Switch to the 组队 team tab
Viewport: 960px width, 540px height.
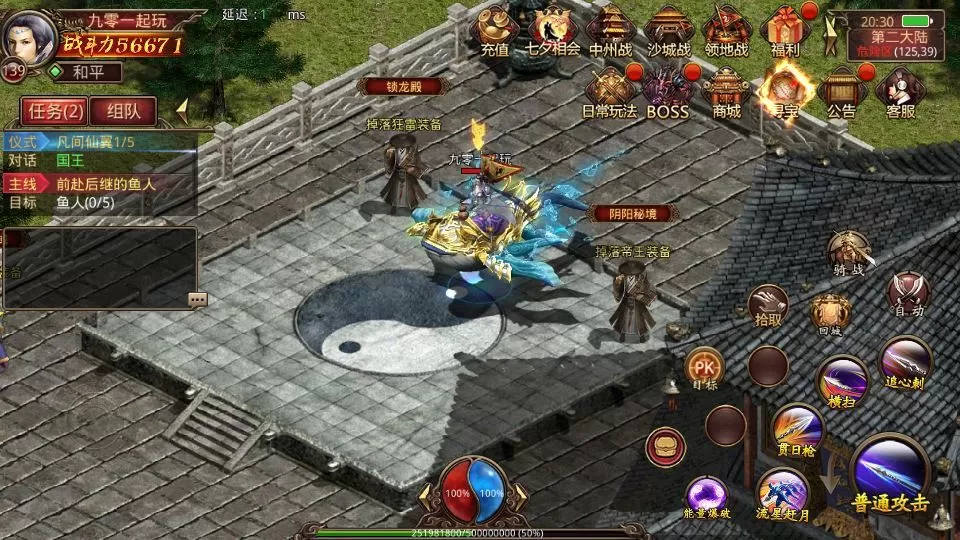pyautogui.click(x=124, y=111)
